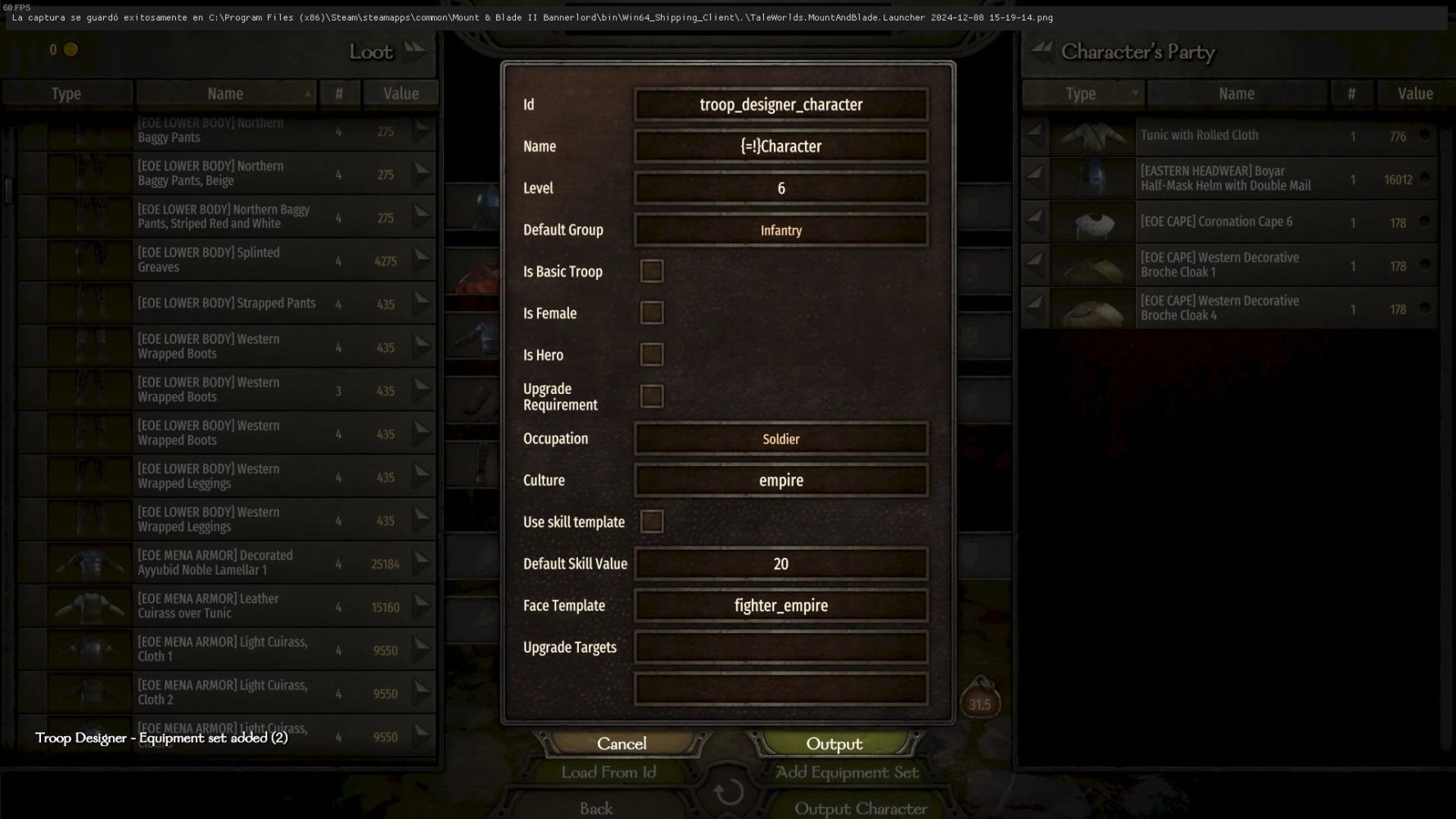
Task: Choose Add Equipment Set
Action: click(x=847, y=772)
